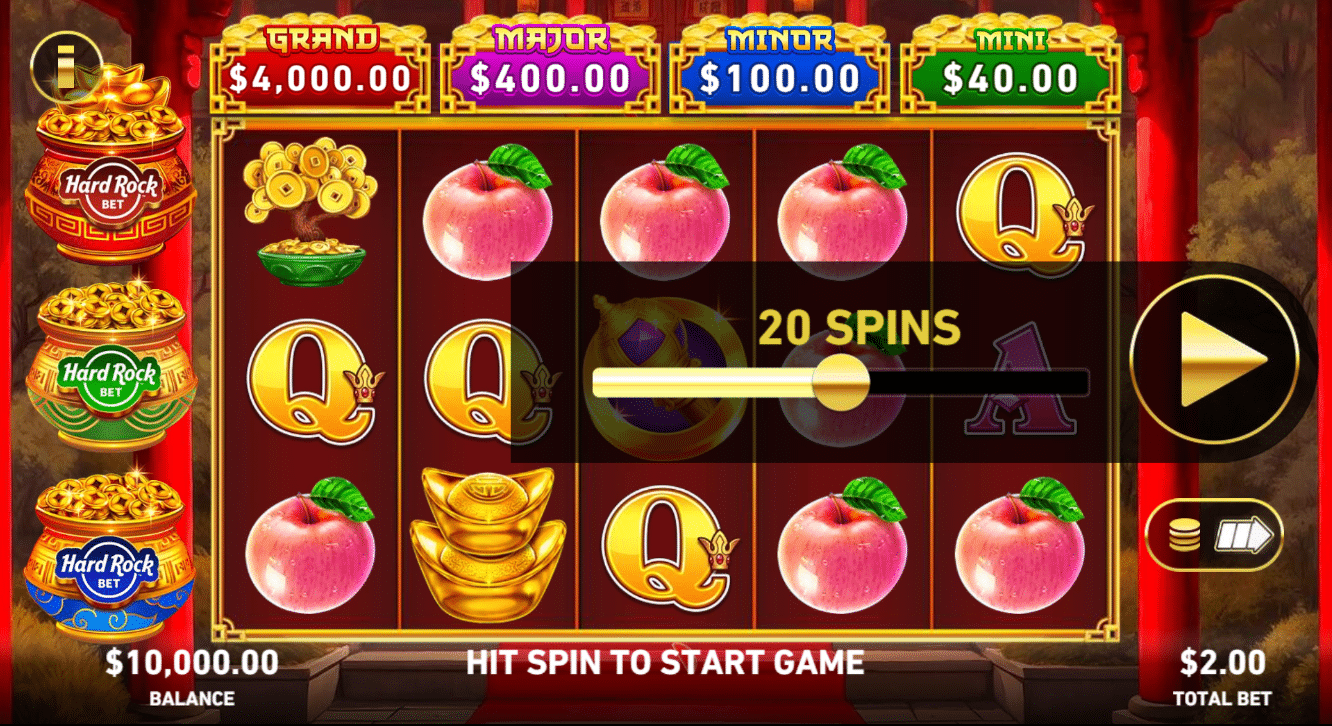Click the MAJOR jackpot banner

click(x=551, y=55)
